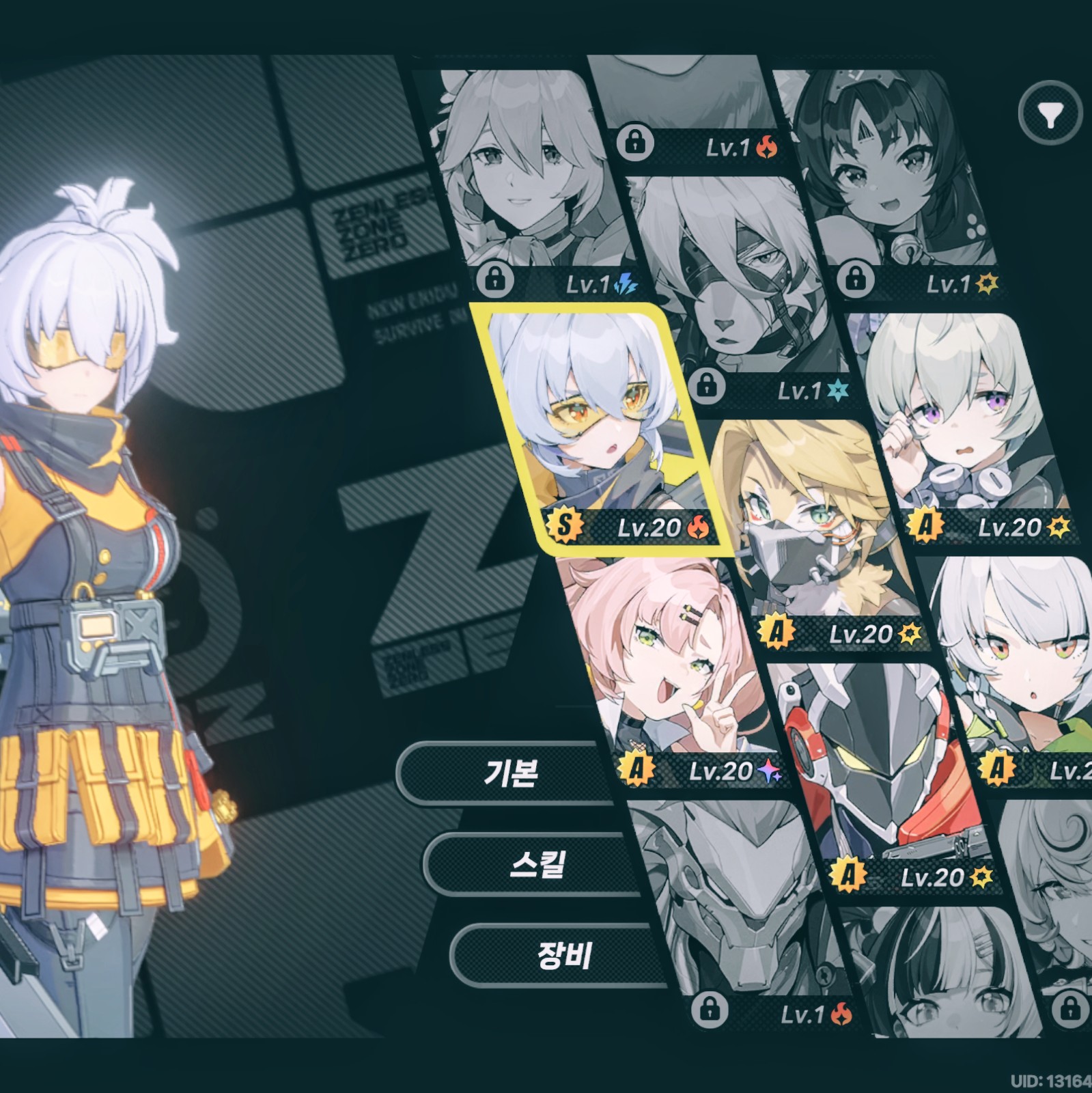This screenshot has width=1092, height=1093.
Task: Open the 장비 (Equipment) tab
Action: click(563, 955)
